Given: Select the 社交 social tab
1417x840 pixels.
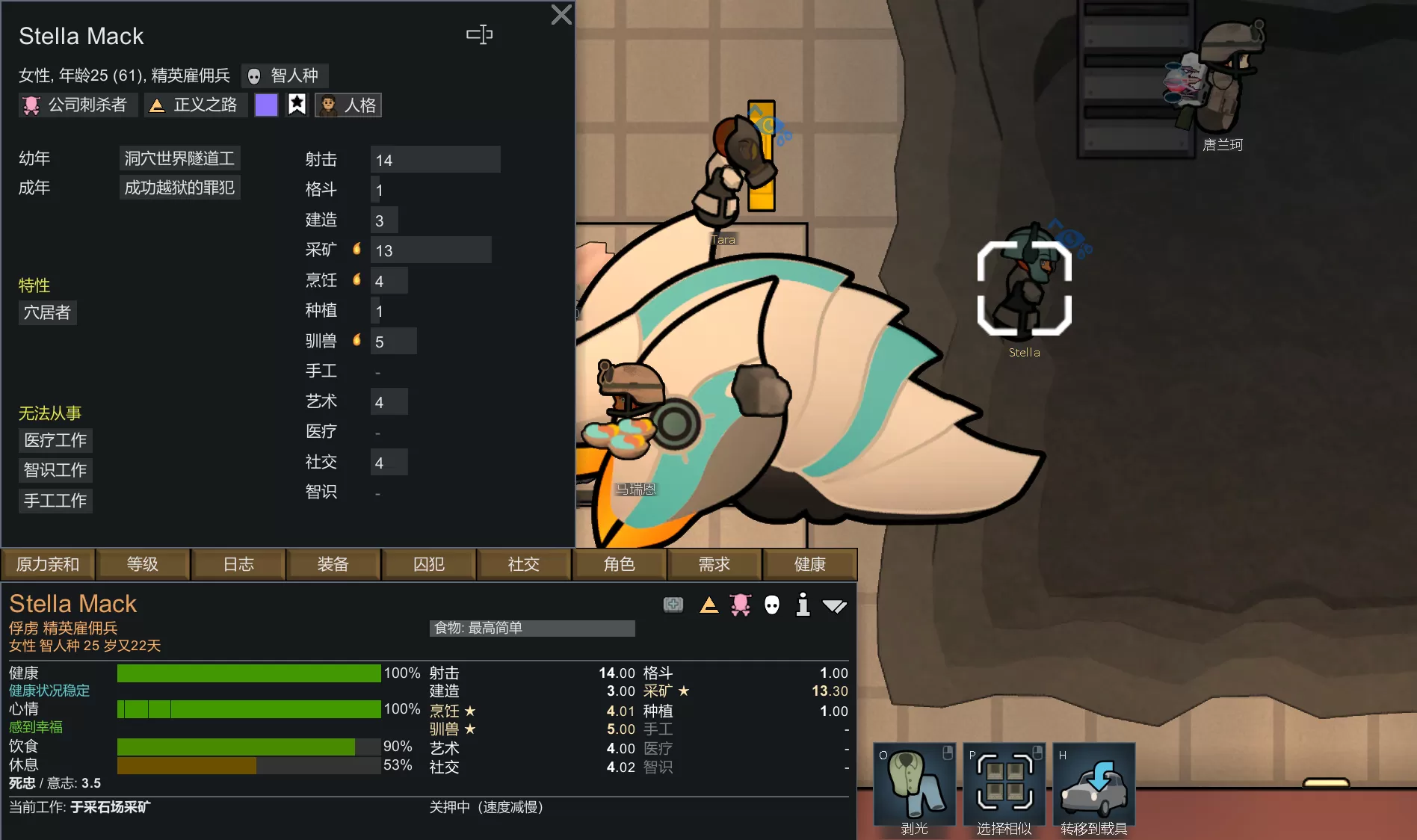Looking at the screenshot, I should click(x=524, y=564).
